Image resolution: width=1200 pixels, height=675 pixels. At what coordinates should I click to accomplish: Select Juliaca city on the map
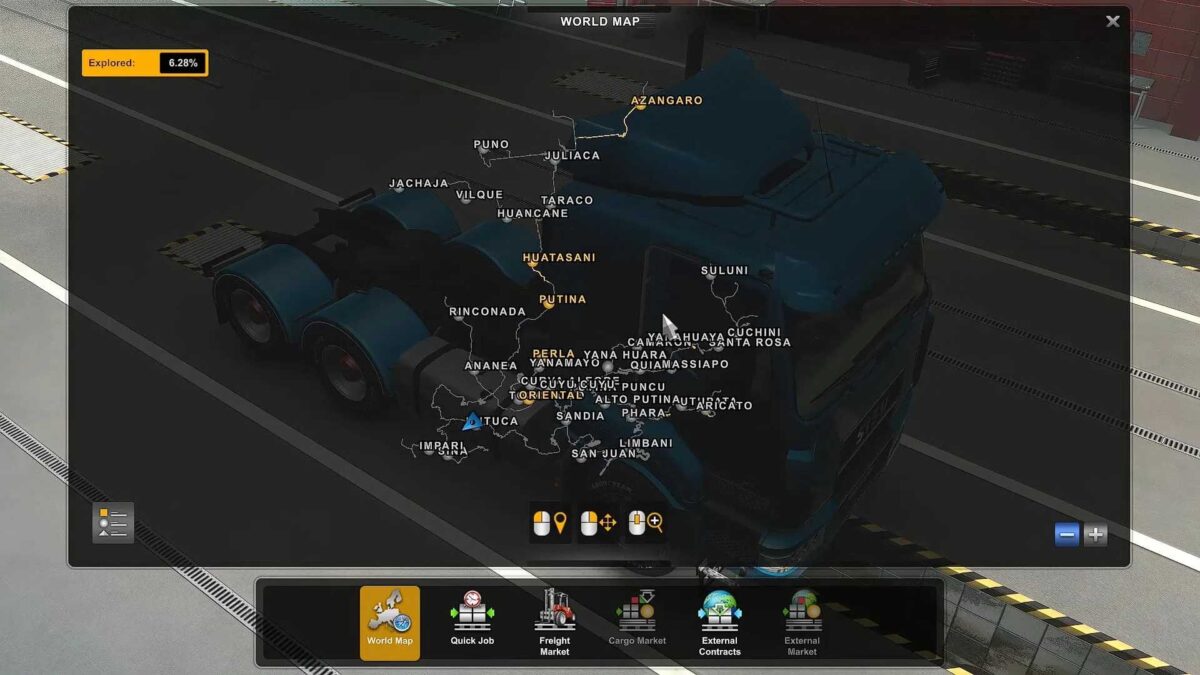pos(572,156)
